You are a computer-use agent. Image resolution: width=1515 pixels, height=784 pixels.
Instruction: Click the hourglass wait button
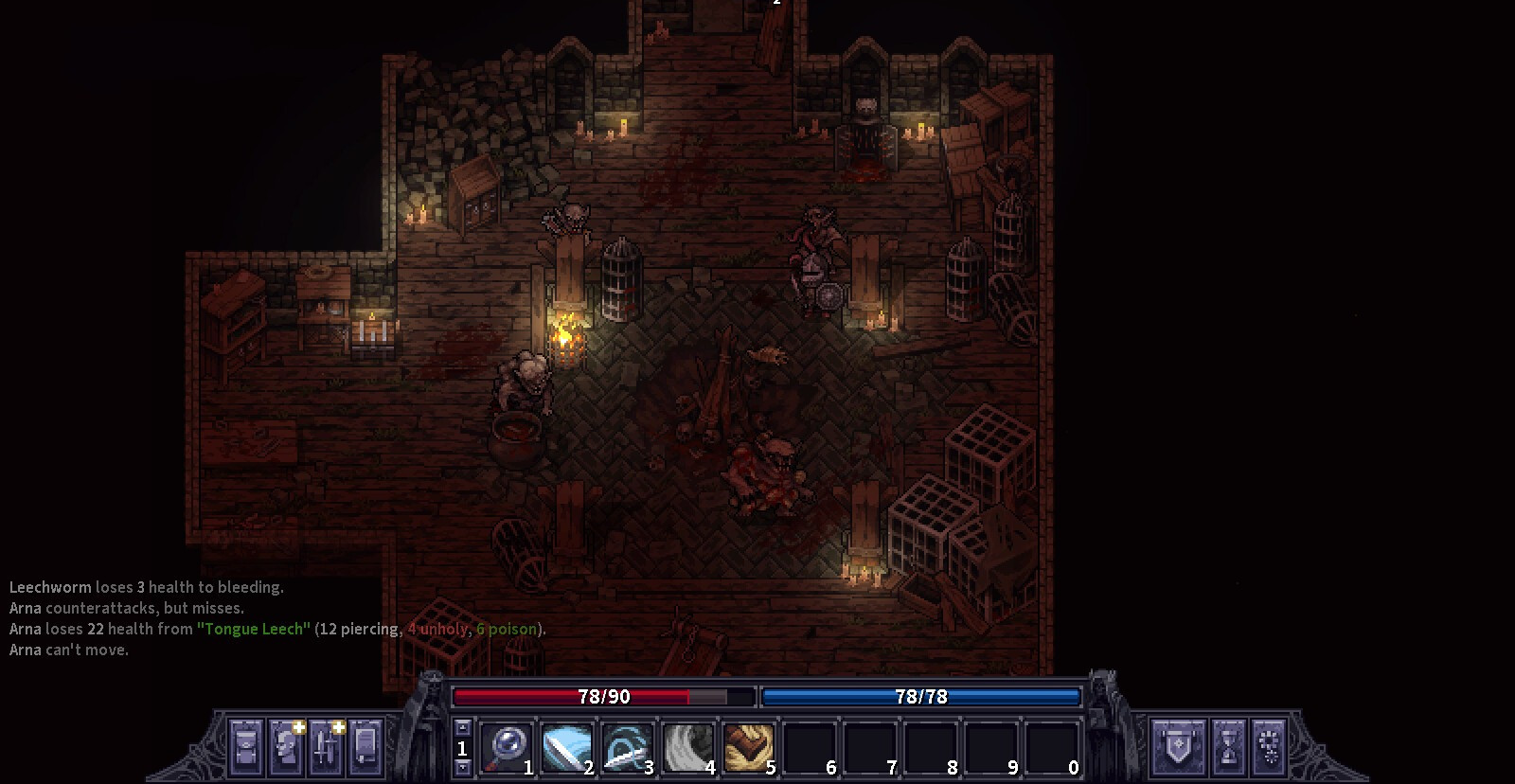pyautogui.click(x=1228, y=745)
